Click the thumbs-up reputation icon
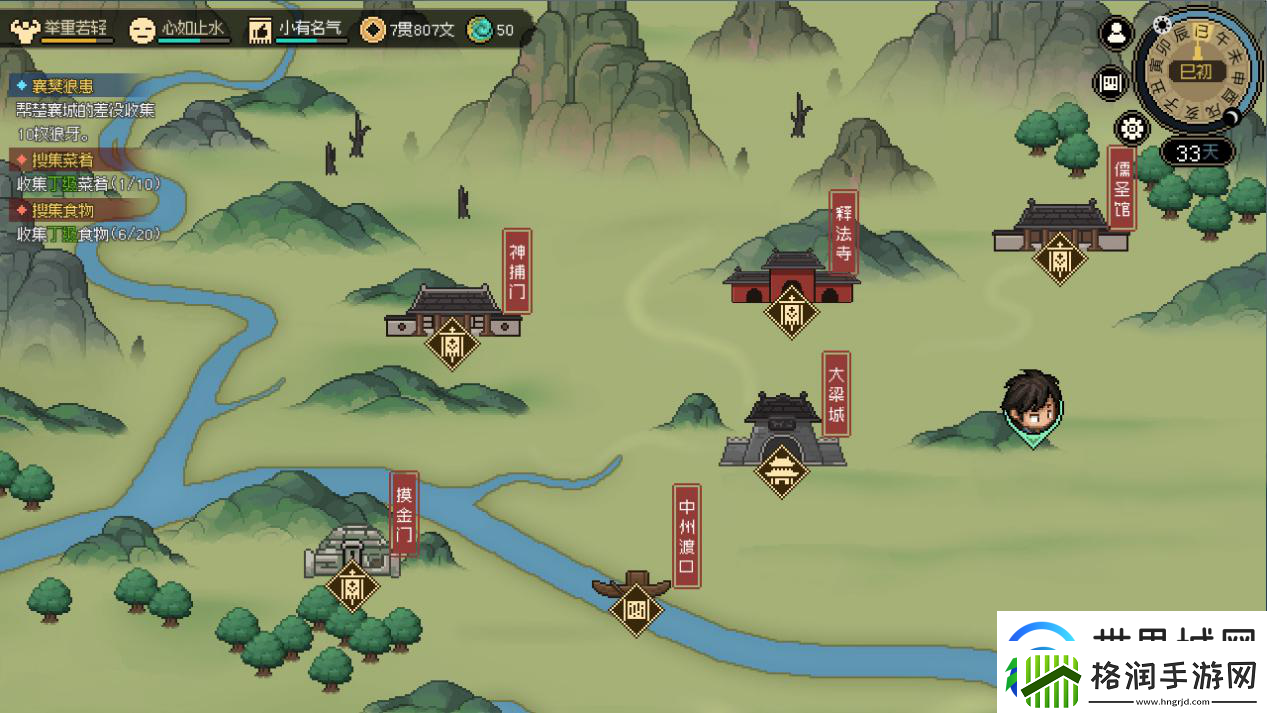The width and height of the screenshot is (1267, 713). click(260, 30)
